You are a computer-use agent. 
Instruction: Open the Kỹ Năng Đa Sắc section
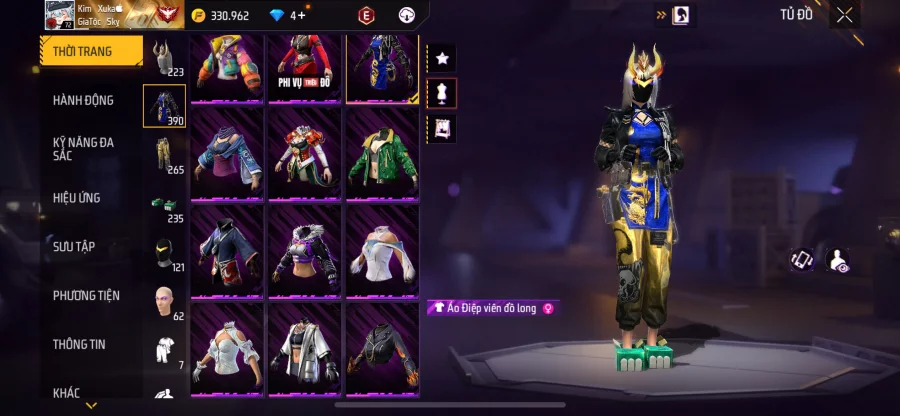(x=84, y=149)
